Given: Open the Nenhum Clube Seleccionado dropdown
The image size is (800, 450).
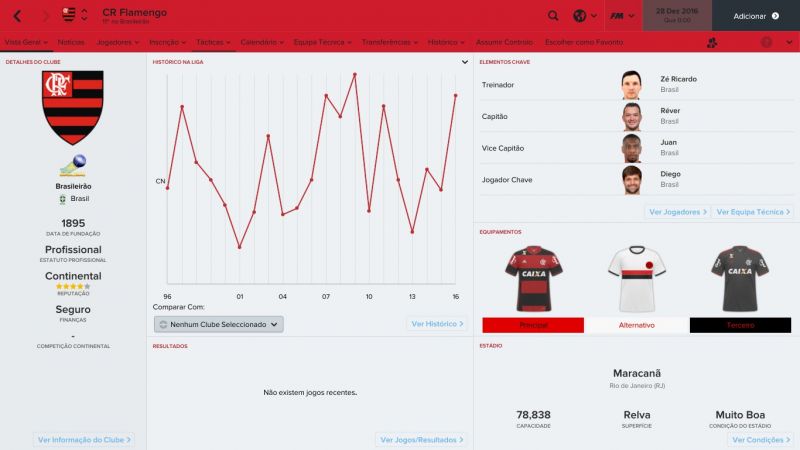Looking at the screenshot, I should pyautogui.click(x=219, y=324).
